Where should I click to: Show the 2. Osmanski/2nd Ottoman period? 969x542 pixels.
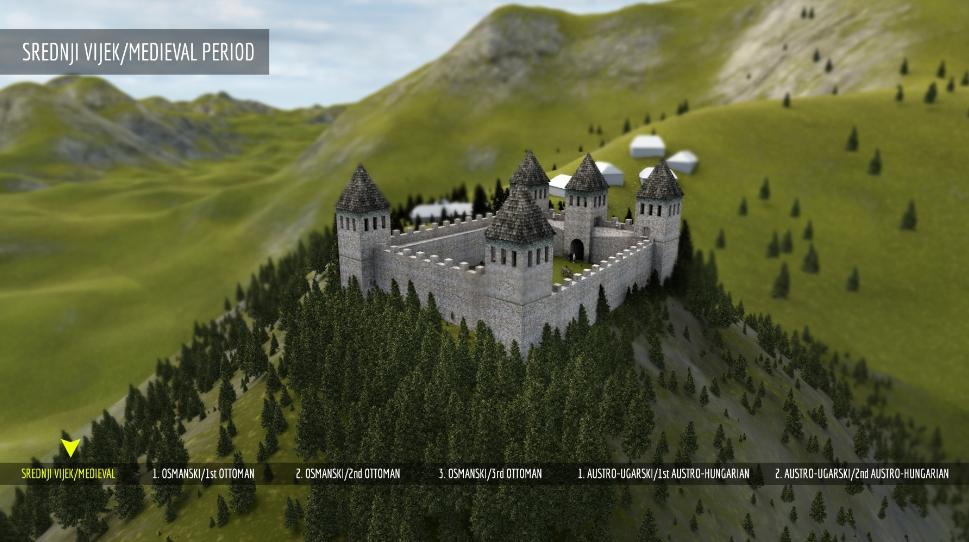tap(347, 473)
